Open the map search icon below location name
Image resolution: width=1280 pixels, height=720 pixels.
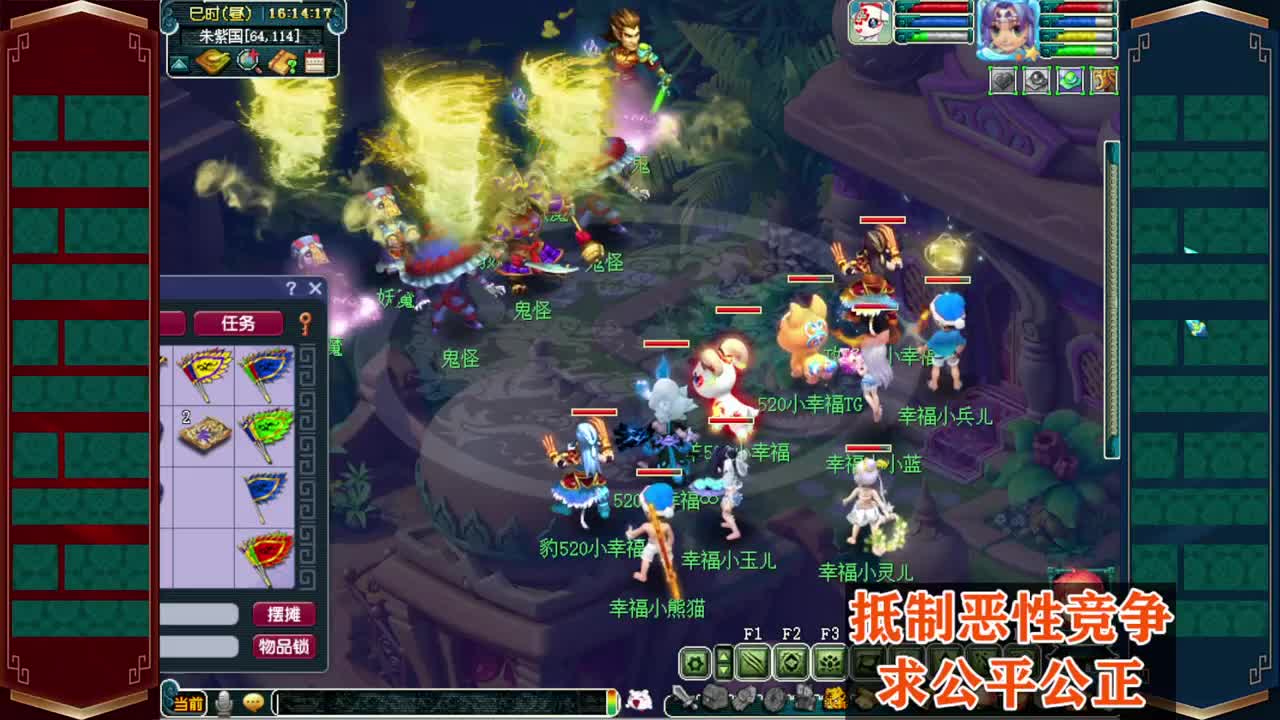[248, 63]
